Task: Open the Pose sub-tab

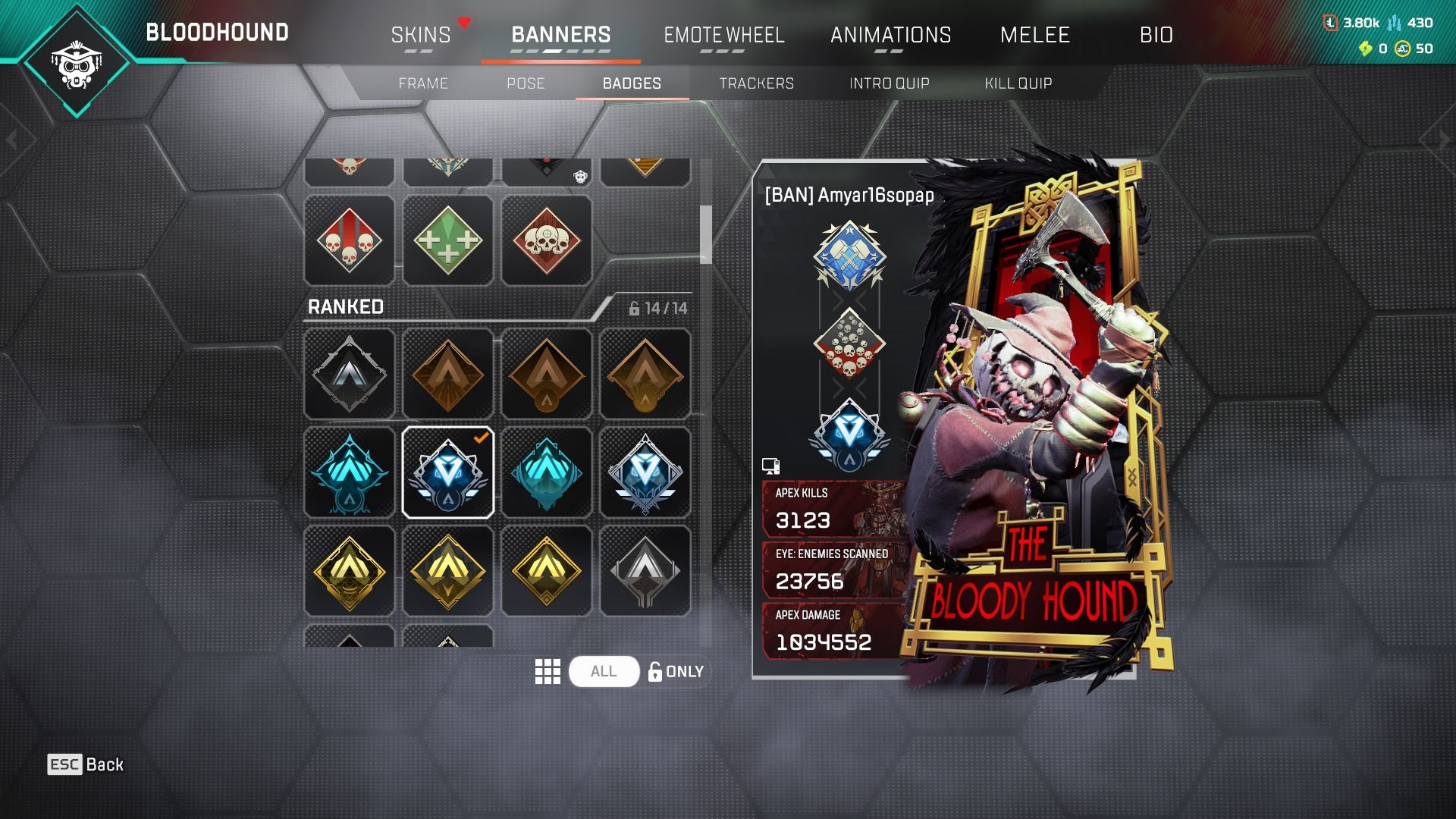Action: [x=526, y=83]
